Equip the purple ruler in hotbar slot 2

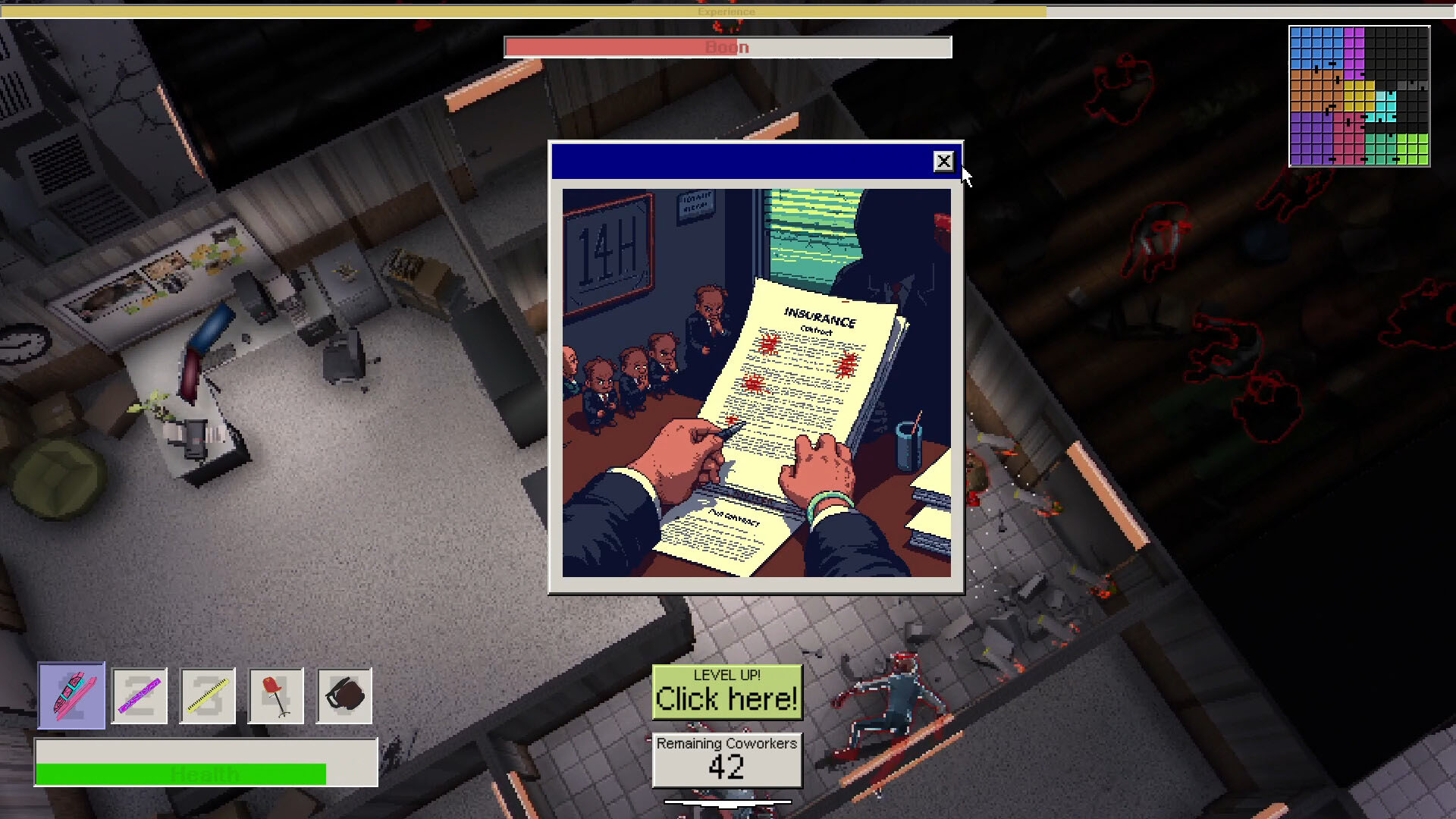140,695
